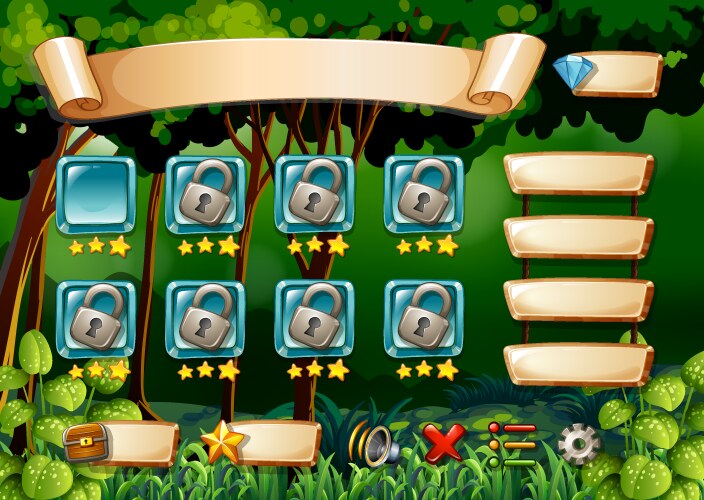This screenshot has width=704, height=500.
Task: Open settings with the gear icon
Action: coord(579,443)
